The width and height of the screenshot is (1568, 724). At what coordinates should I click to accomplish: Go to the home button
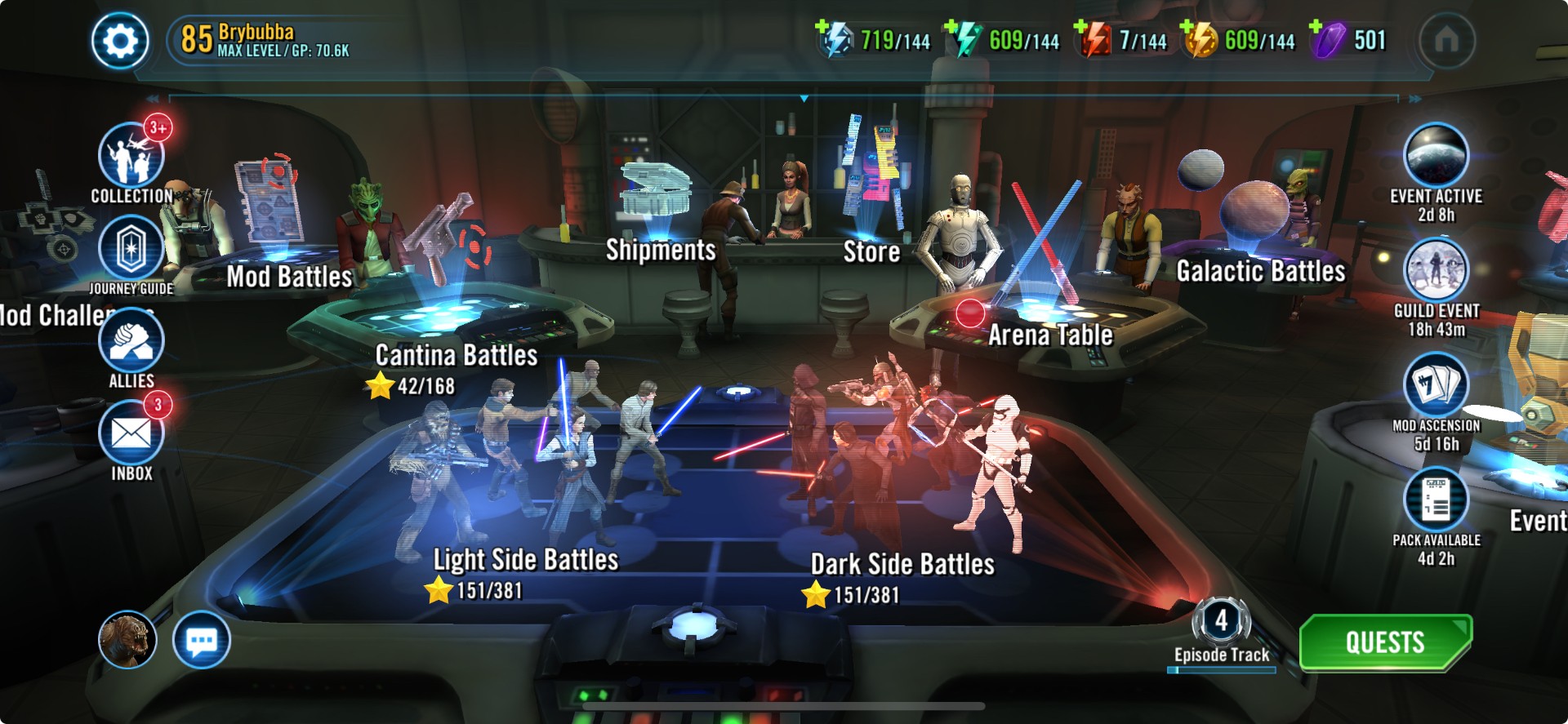[1446, 40]
